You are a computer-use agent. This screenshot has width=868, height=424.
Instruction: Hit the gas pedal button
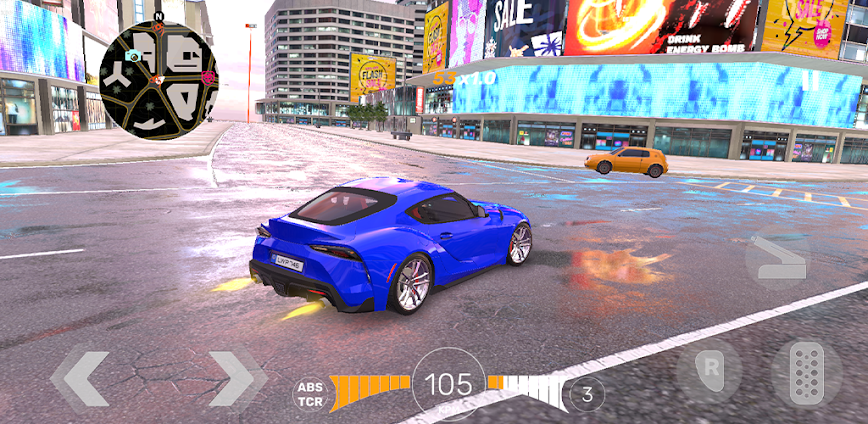pyautogui.click(x=806, y=371)
